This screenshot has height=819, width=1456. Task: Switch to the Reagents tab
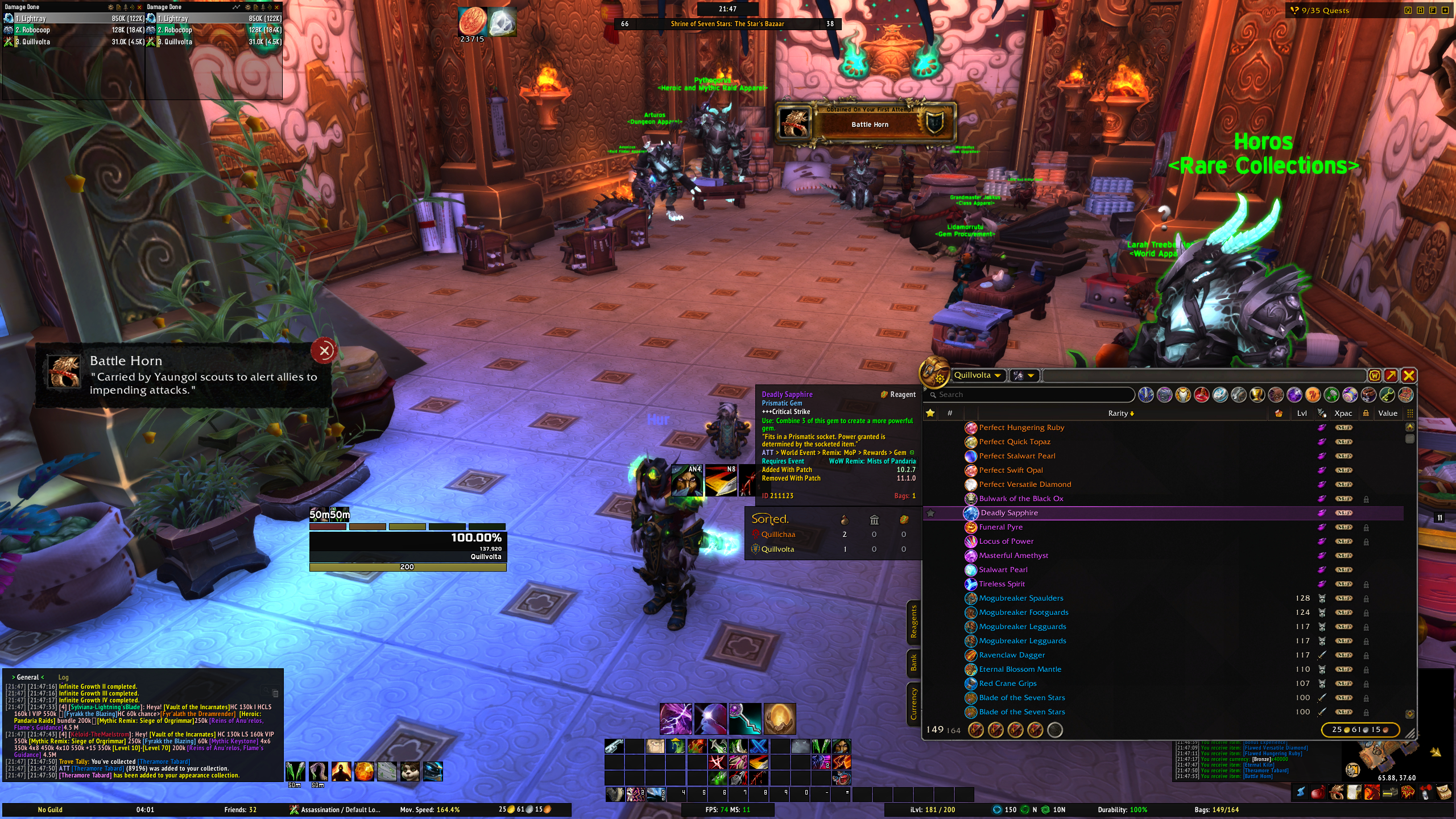click(913, 622)
